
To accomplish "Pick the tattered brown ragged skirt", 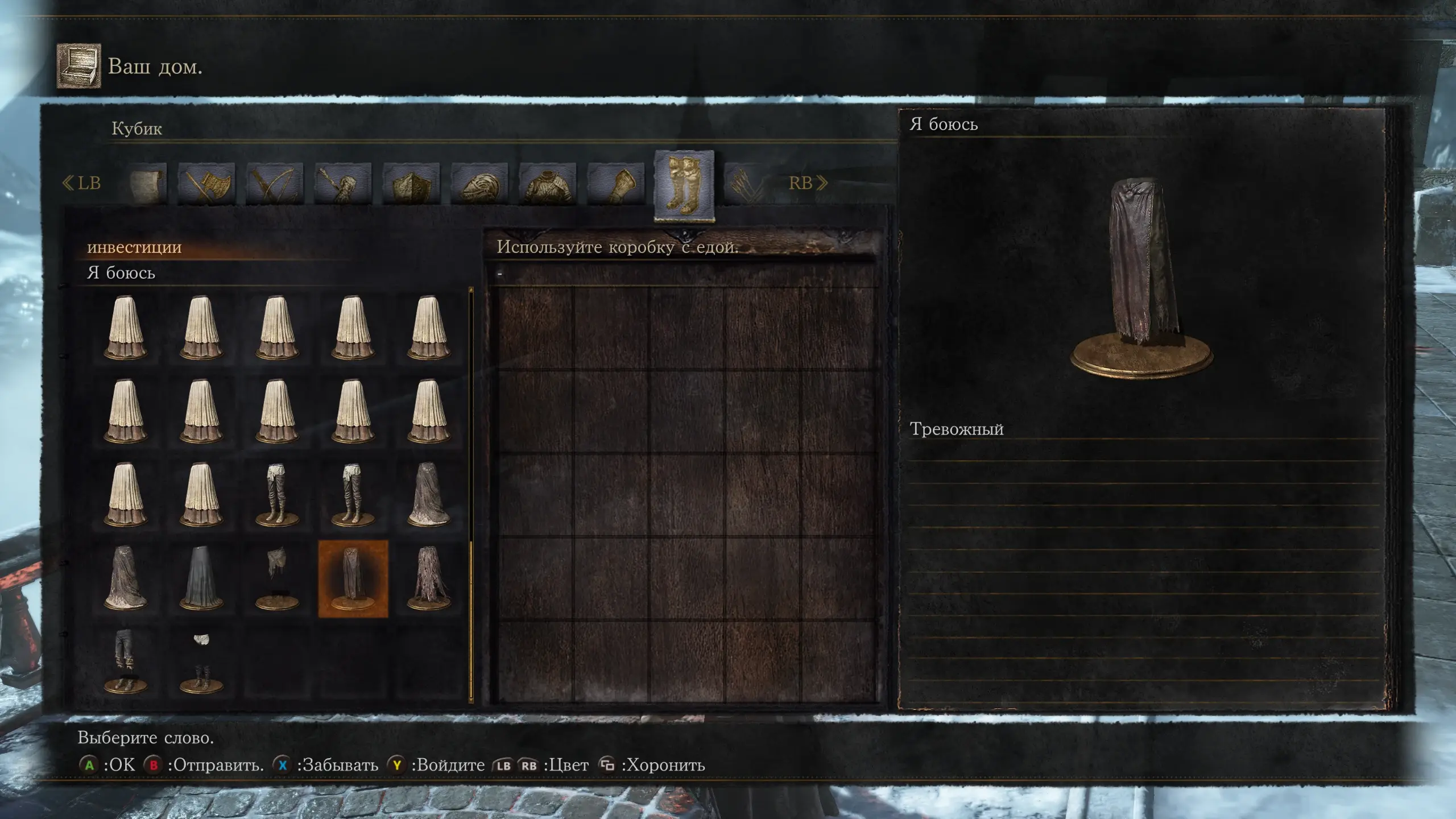I will click(x=429, y=579).
